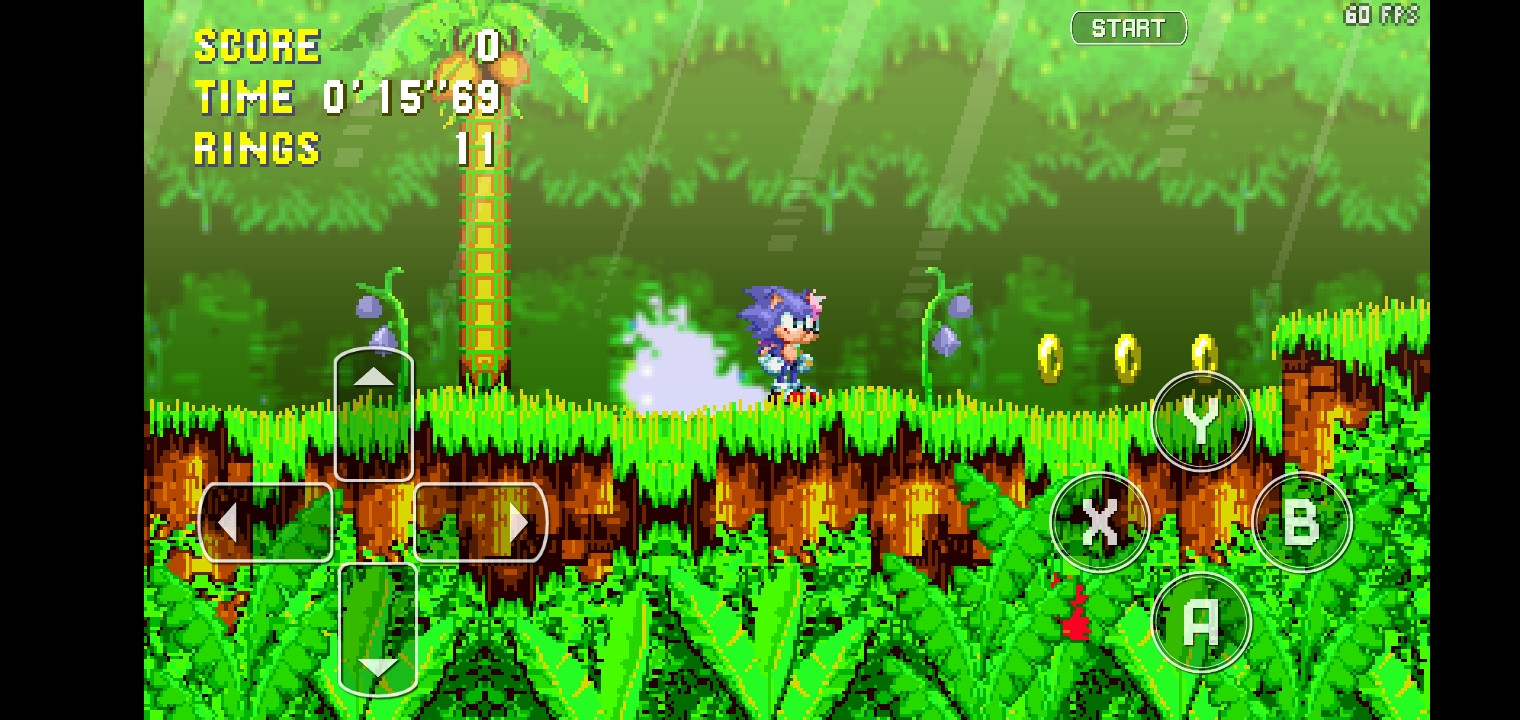Tap the START button to pause
Image resolution: width=1520 pixels, height=720 pixels.
[1128, 27]
